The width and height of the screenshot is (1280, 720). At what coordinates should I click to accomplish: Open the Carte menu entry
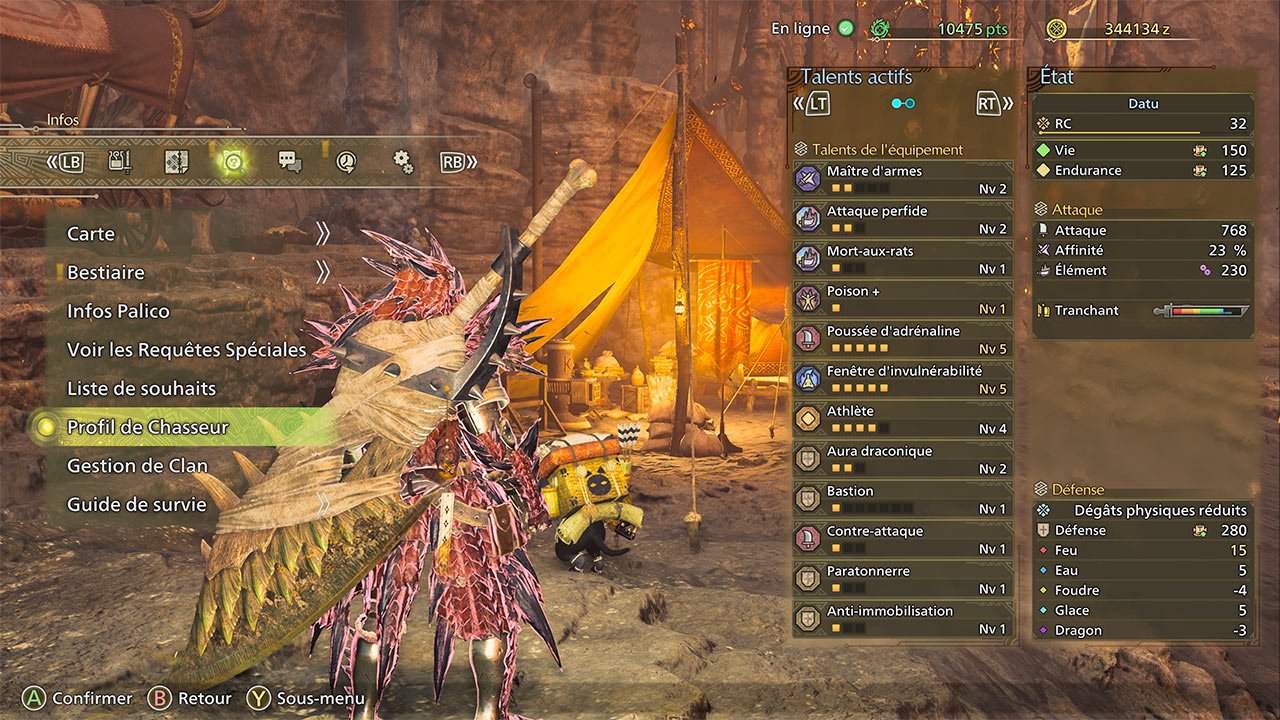tap(92, 234)
